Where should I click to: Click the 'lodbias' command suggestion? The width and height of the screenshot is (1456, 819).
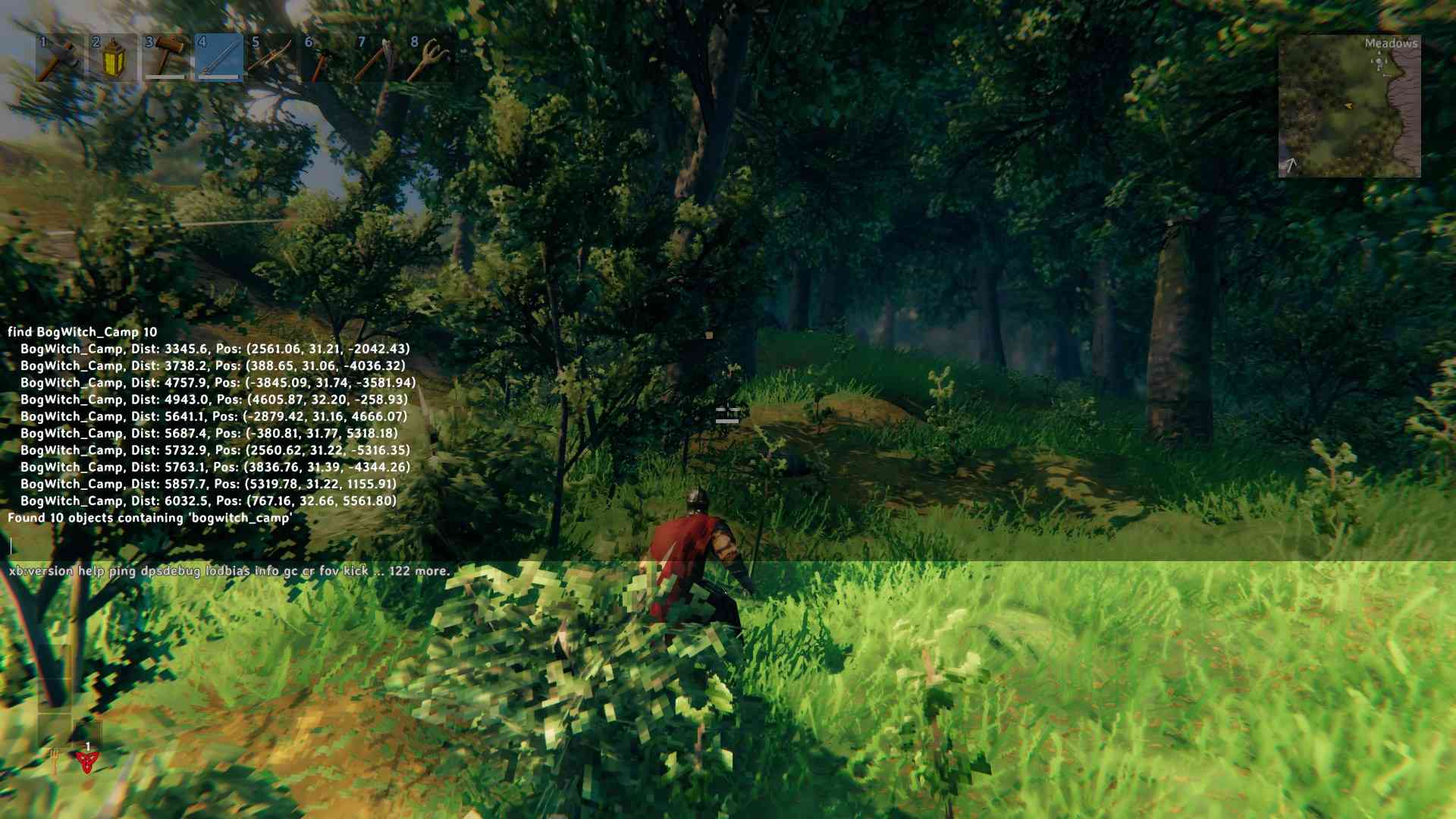[227, 572]
